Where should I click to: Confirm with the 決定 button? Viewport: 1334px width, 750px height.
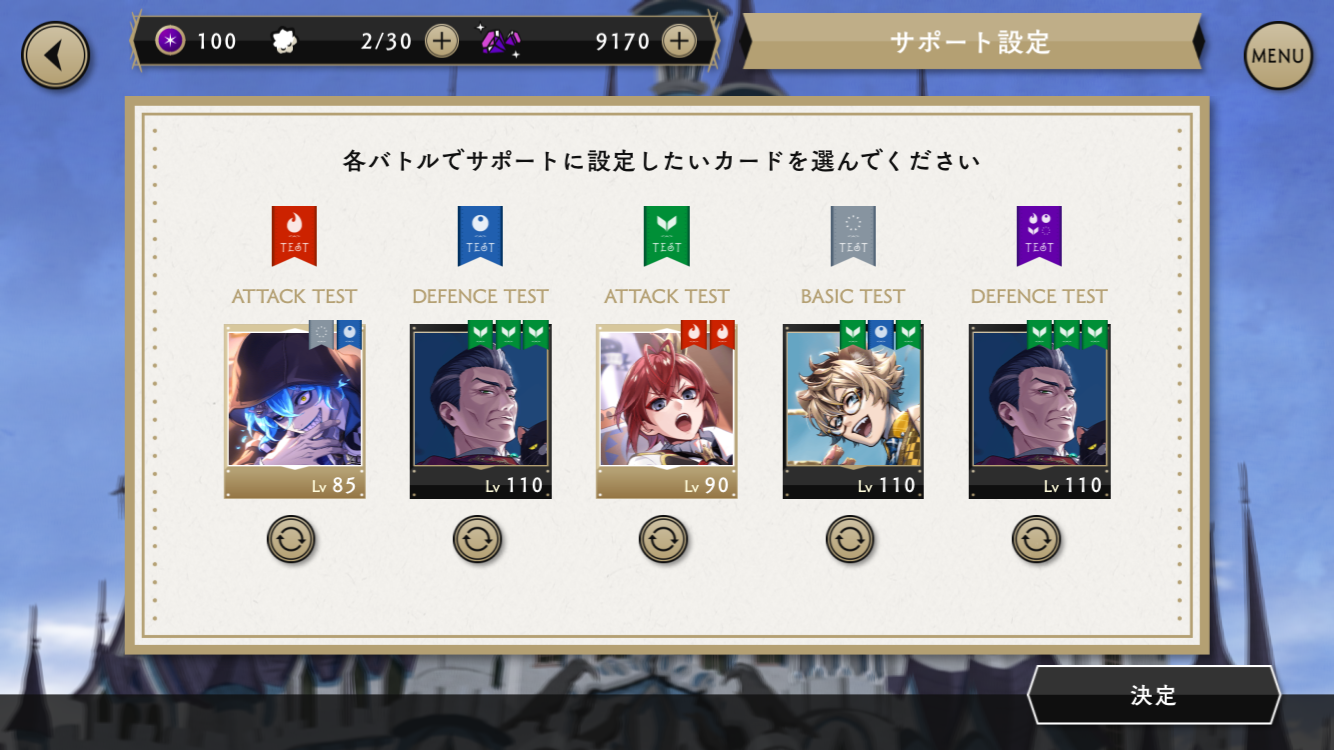1153,695
